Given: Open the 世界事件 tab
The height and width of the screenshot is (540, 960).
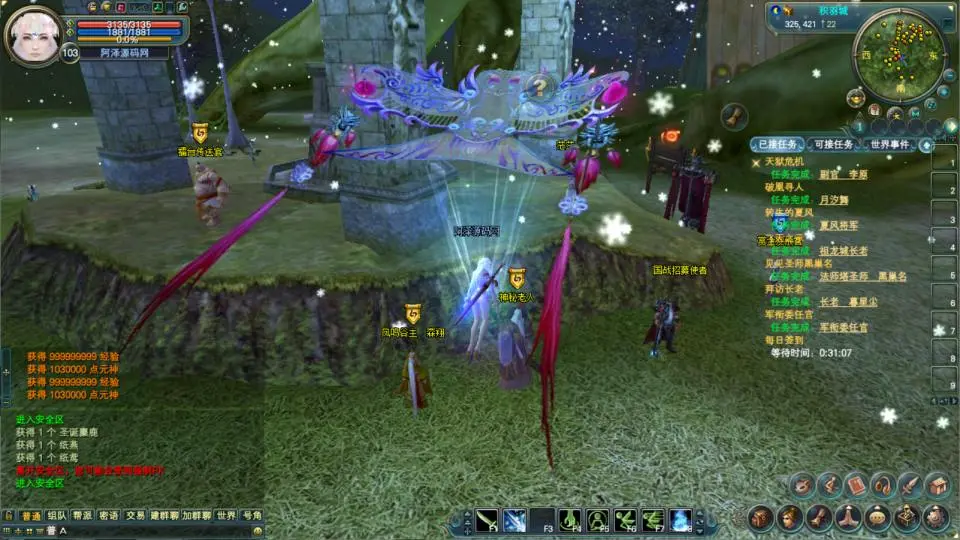Looking at the screenshot, I should click(889, 145).
